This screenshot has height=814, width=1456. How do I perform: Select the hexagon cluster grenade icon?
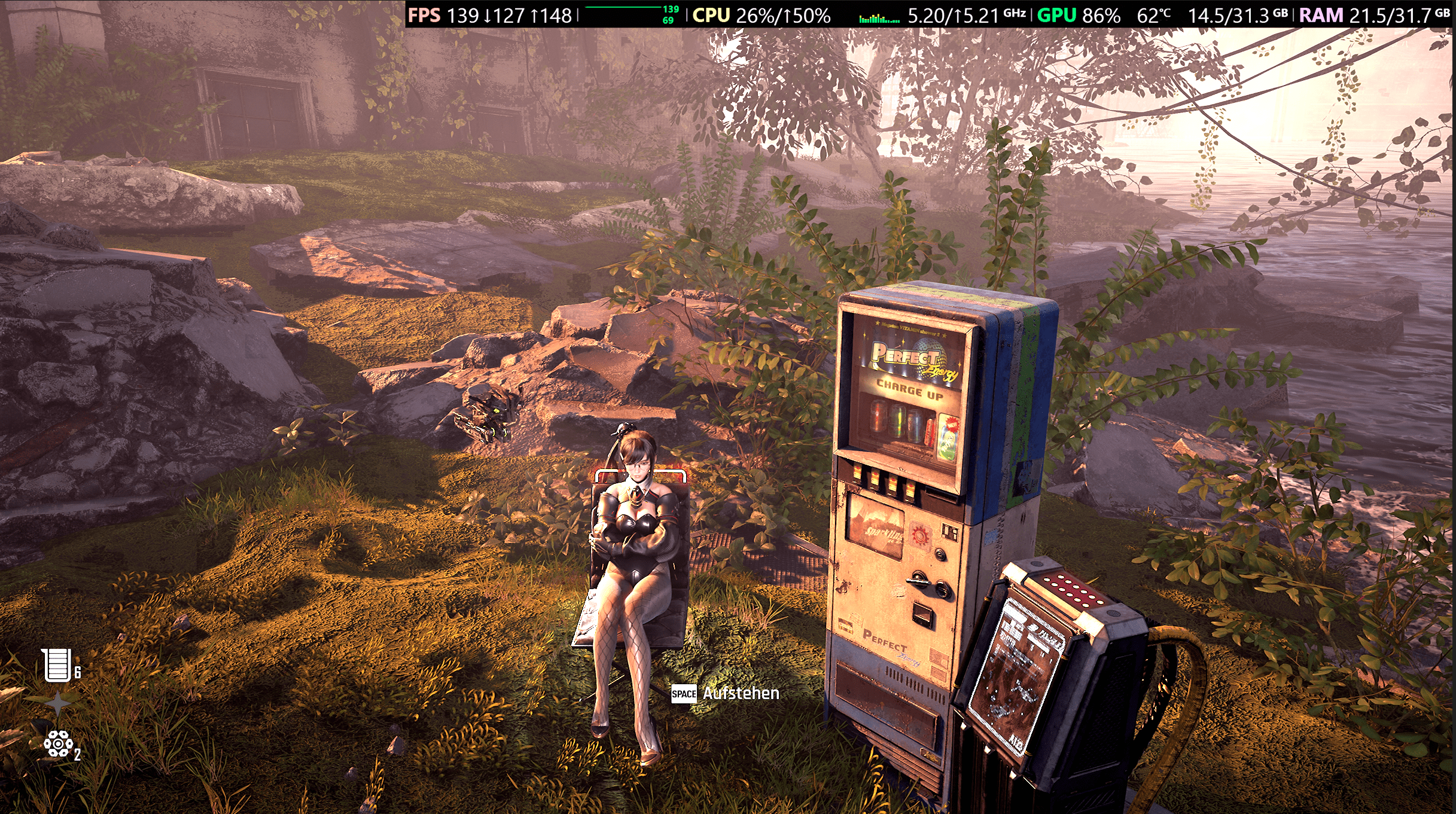click(x=57, y=745)
